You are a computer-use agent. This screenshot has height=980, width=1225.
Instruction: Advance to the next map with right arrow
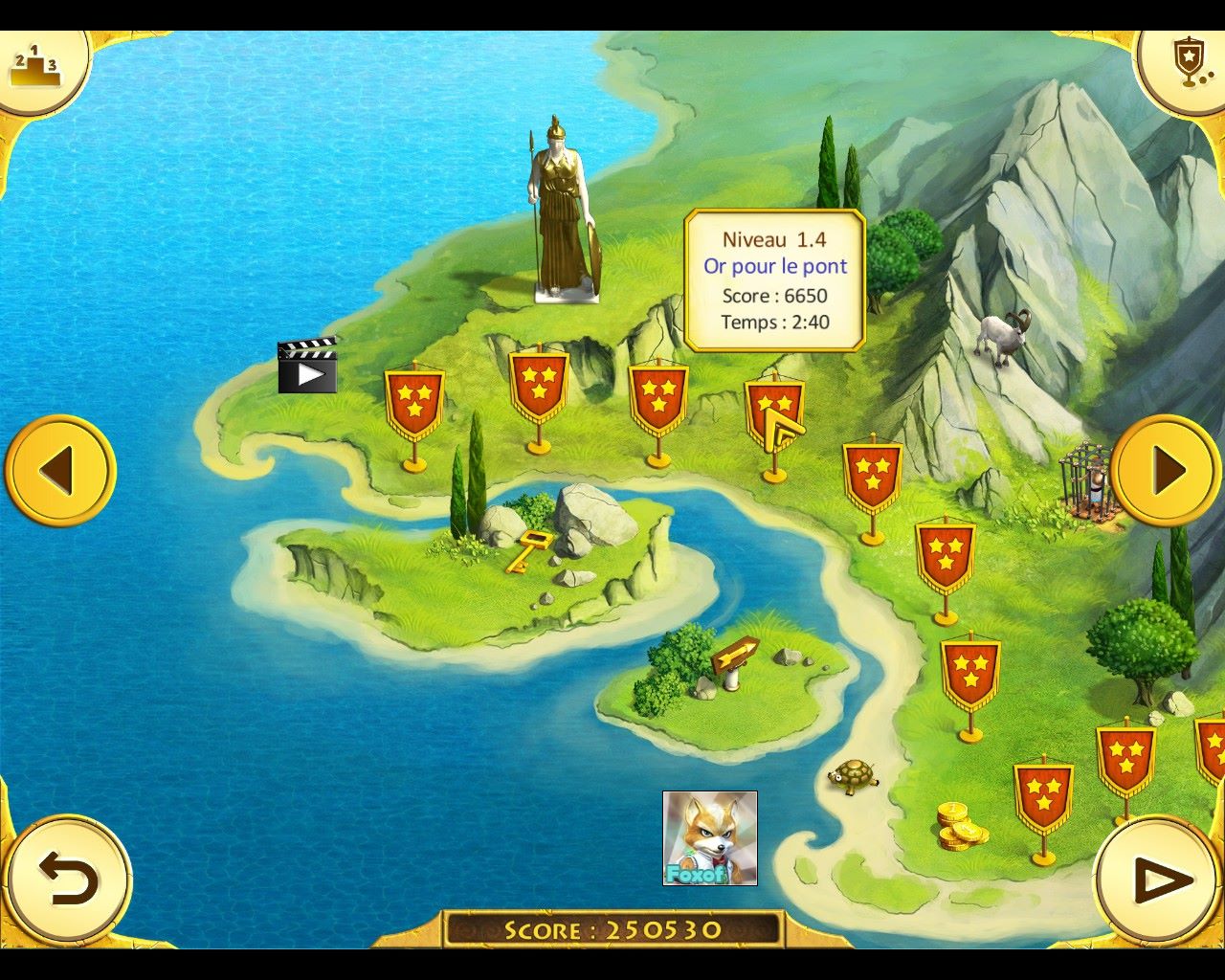pos(1168,471)
